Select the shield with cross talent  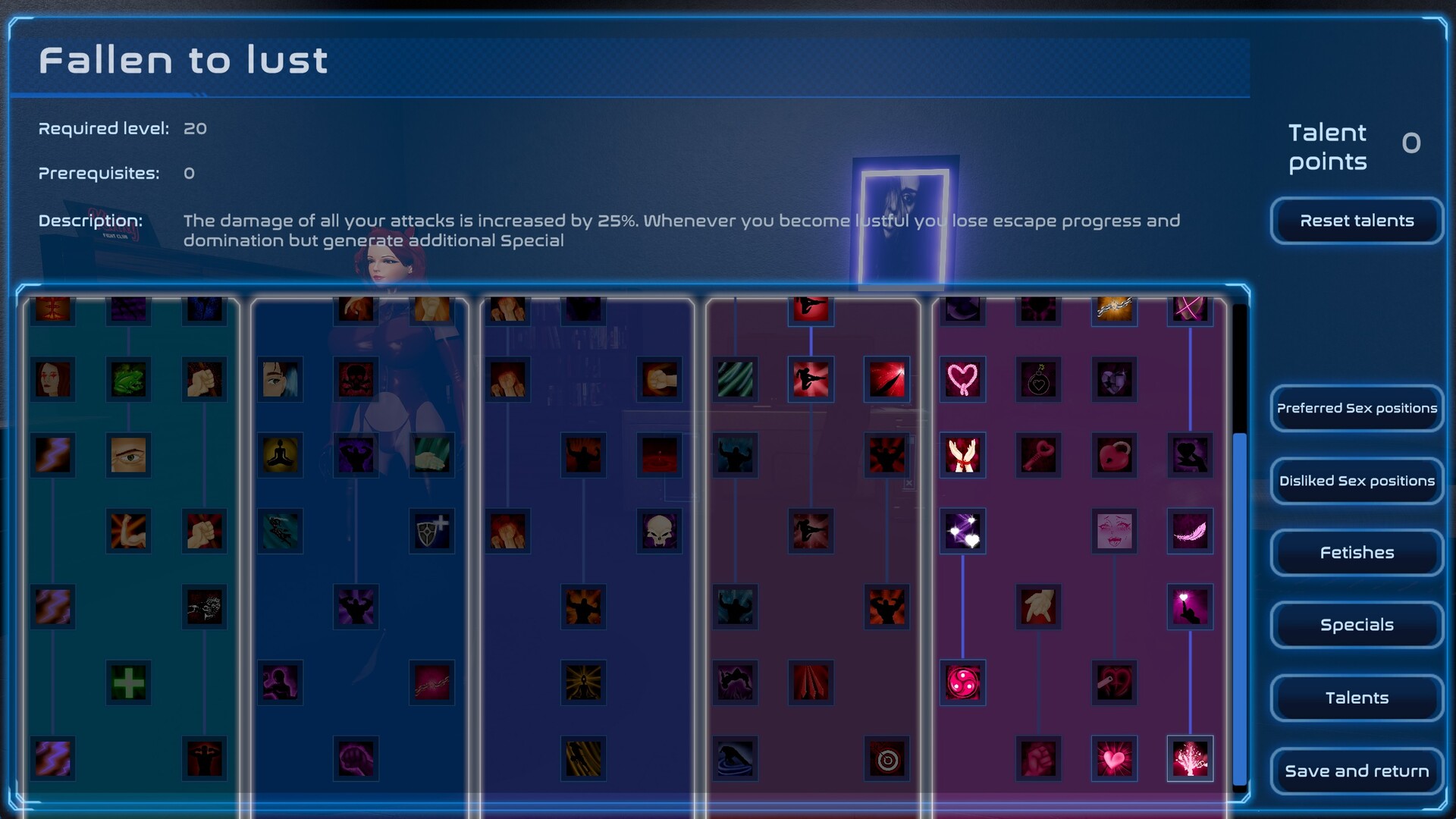431,531
